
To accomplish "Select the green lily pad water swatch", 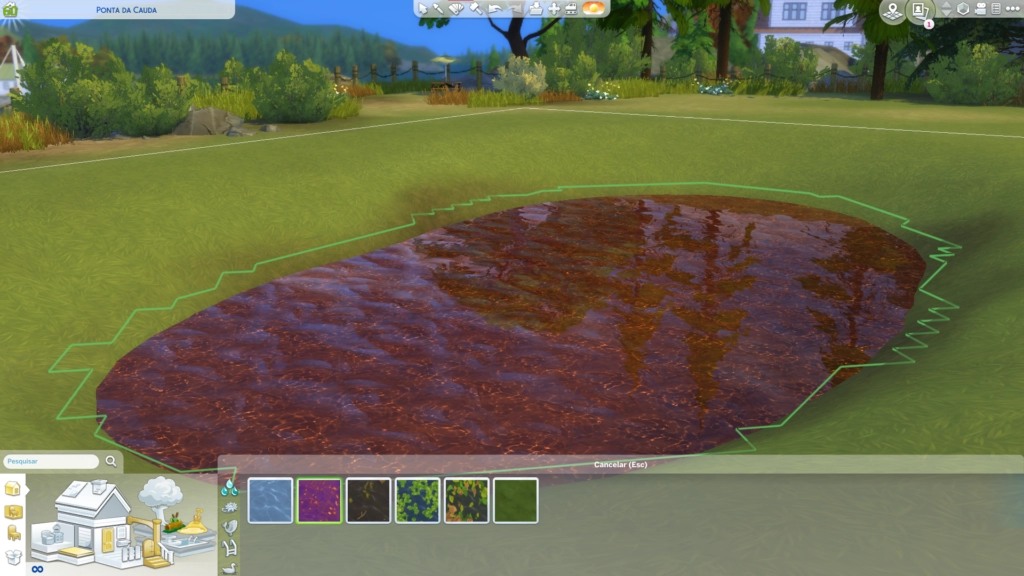I will point(417,500).
